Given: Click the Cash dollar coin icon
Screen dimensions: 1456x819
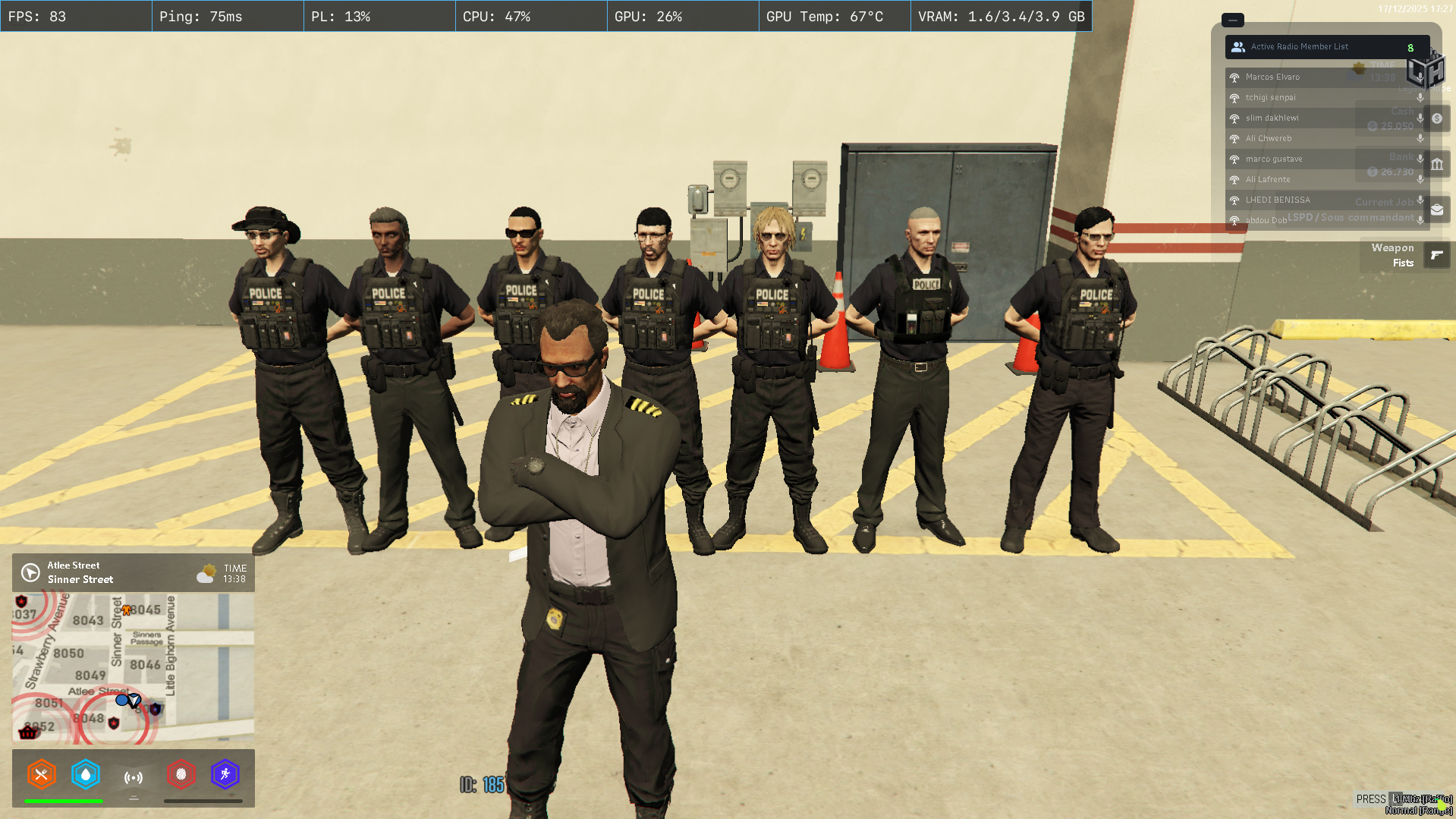Looking at the screenshot, I should [x=1436, y=118].
